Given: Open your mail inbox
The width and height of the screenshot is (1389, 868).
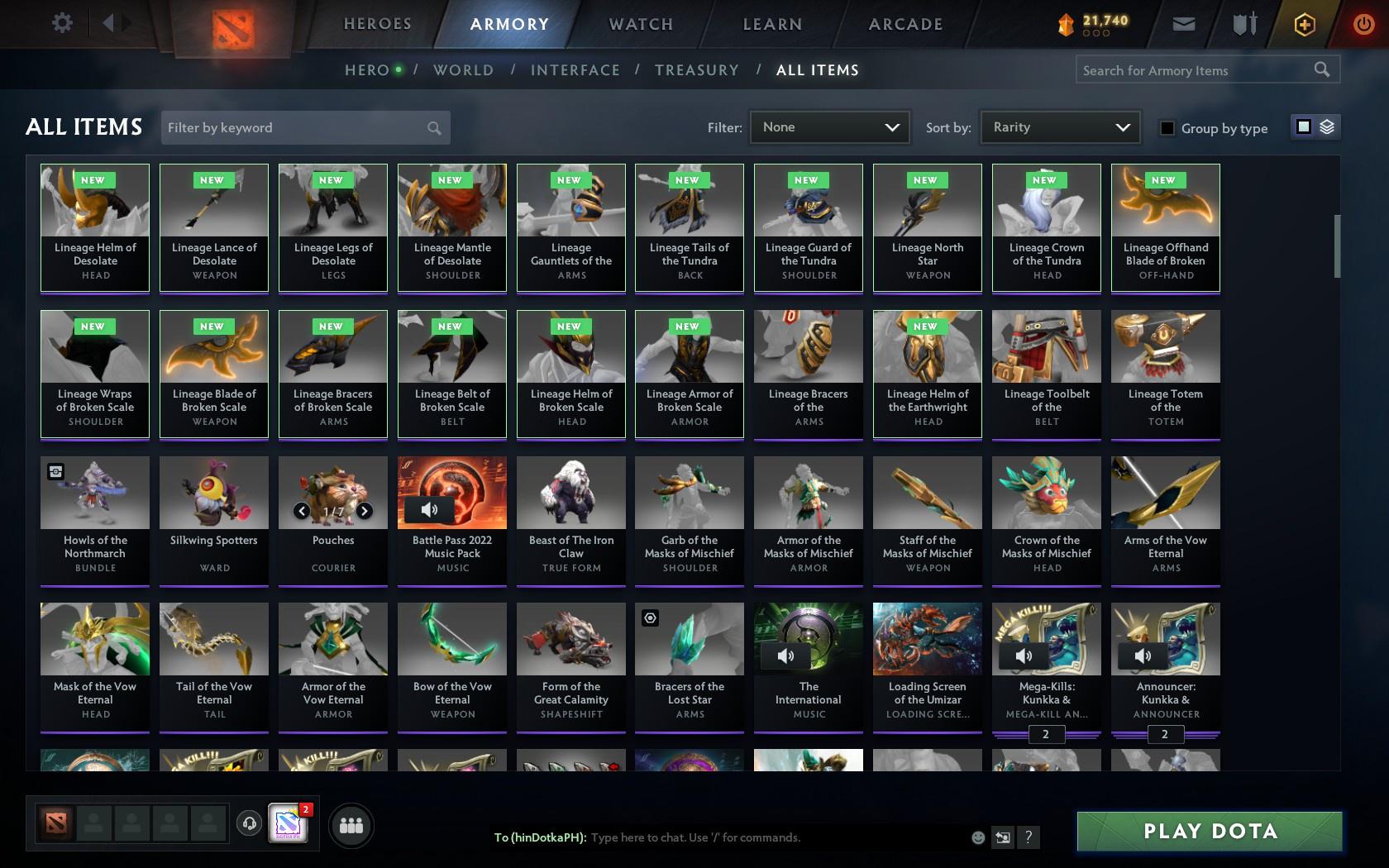Looking at the screenshot, I should (x=1184, y=24).
